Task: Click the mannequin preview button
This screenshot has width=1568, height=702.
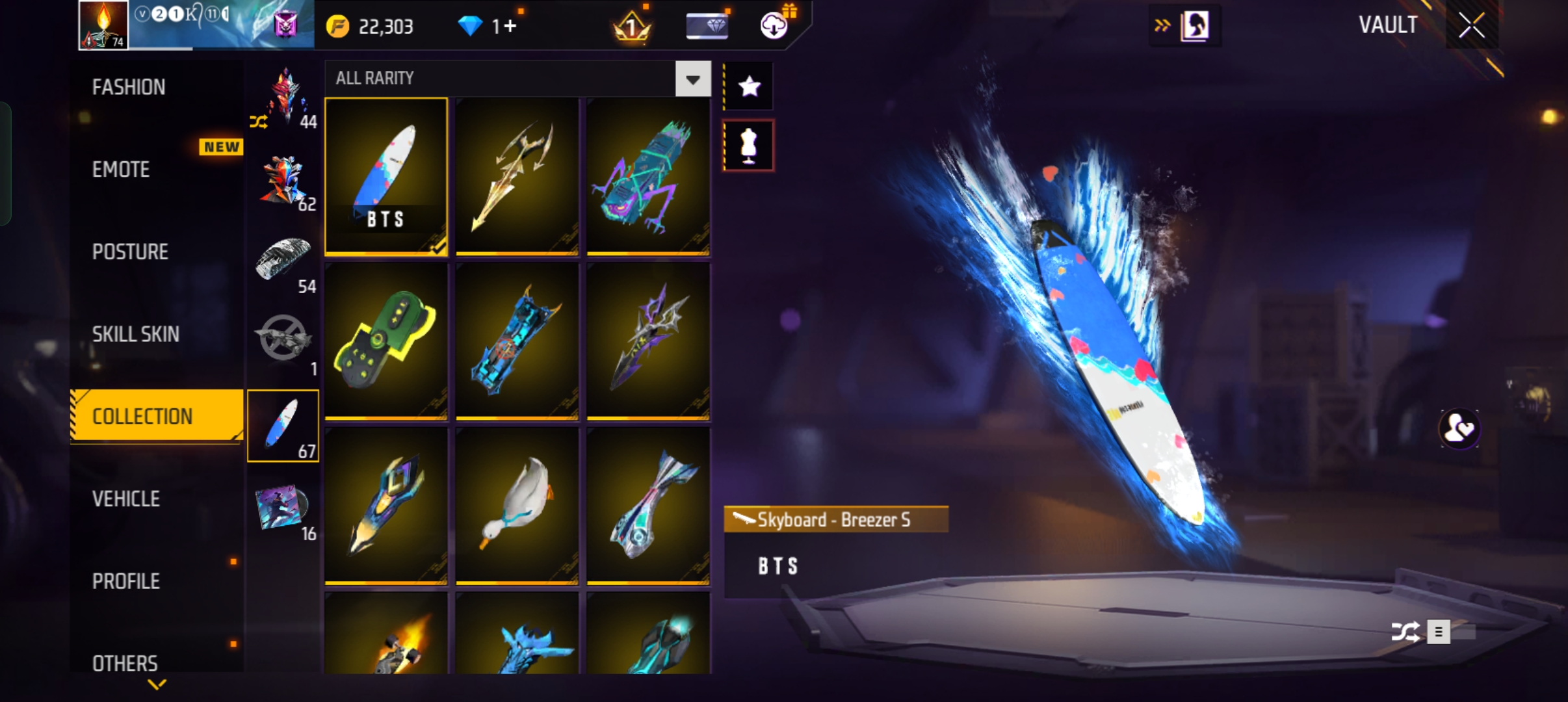Action: point(749,146)
